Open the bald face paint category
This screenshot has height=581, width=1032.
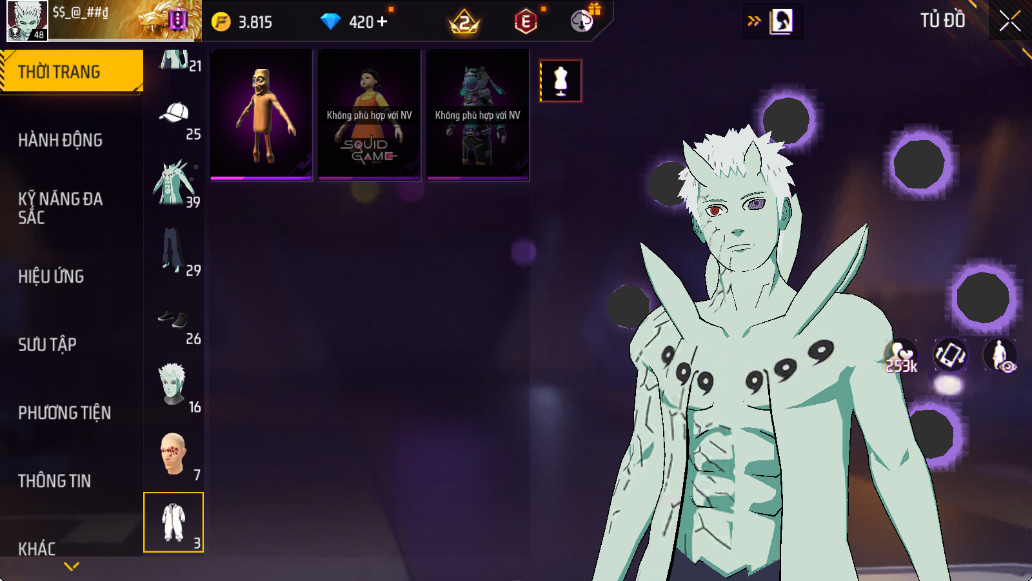[174, 455]
